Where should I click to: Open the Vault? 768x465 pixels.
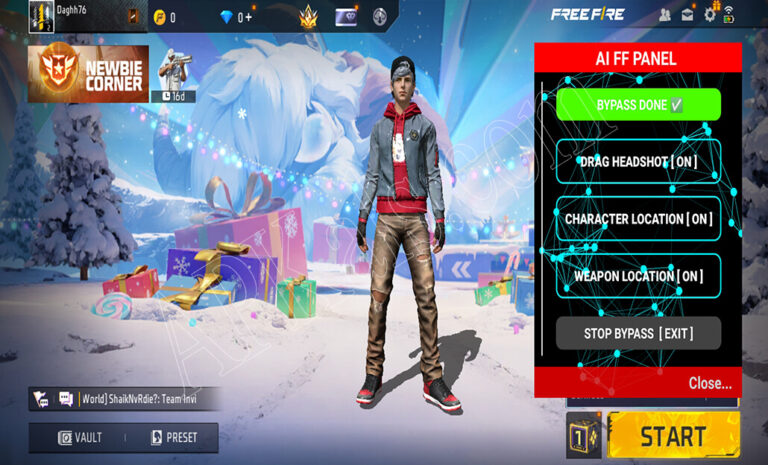[x=79, y=437]
